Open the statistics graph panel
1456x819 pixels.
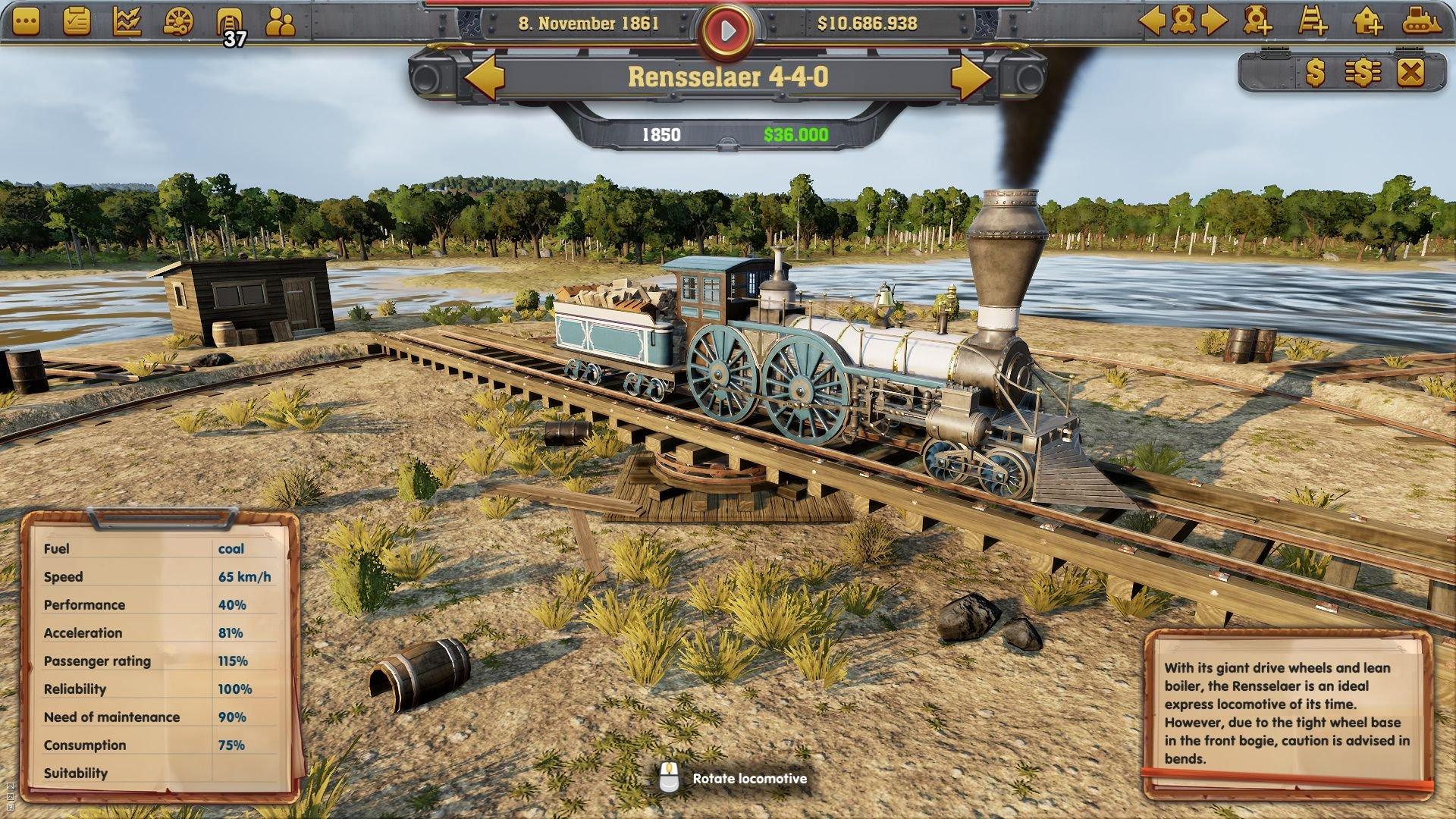[127, 20]
